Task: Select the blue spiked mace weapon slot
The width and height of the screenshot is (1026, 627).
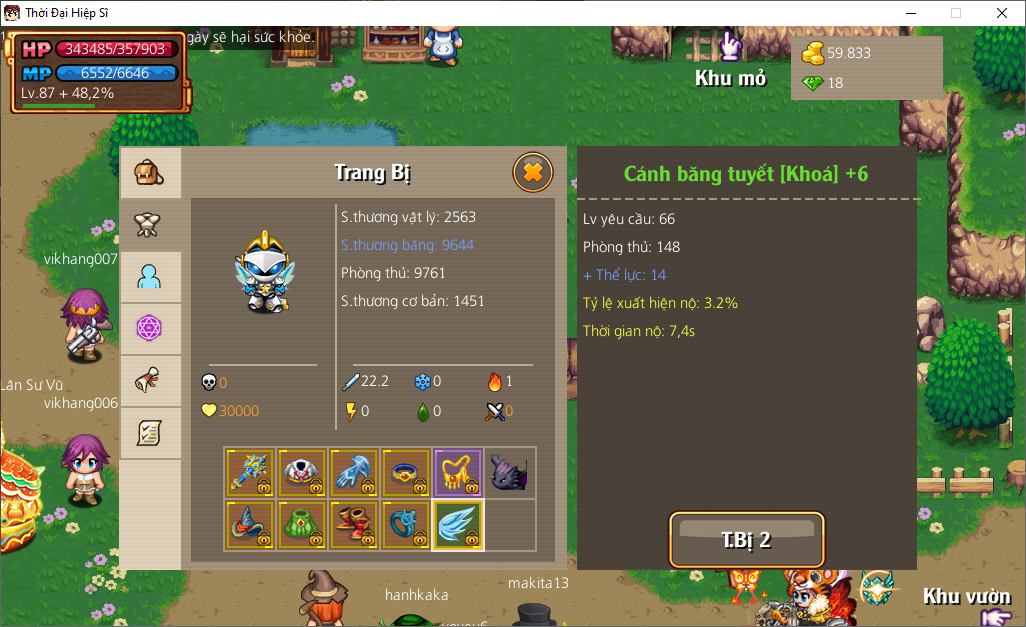Action: [250, 473]
